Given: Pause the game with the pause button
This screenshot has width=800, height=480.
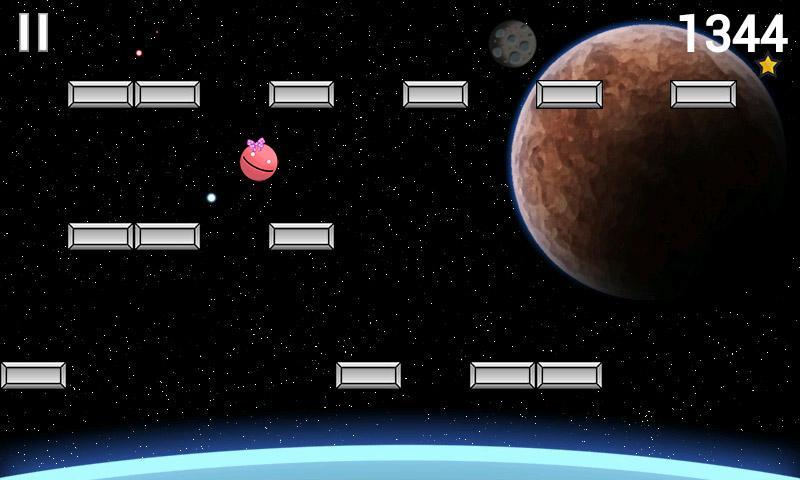Looking at the screenshot, I should 33,32.
